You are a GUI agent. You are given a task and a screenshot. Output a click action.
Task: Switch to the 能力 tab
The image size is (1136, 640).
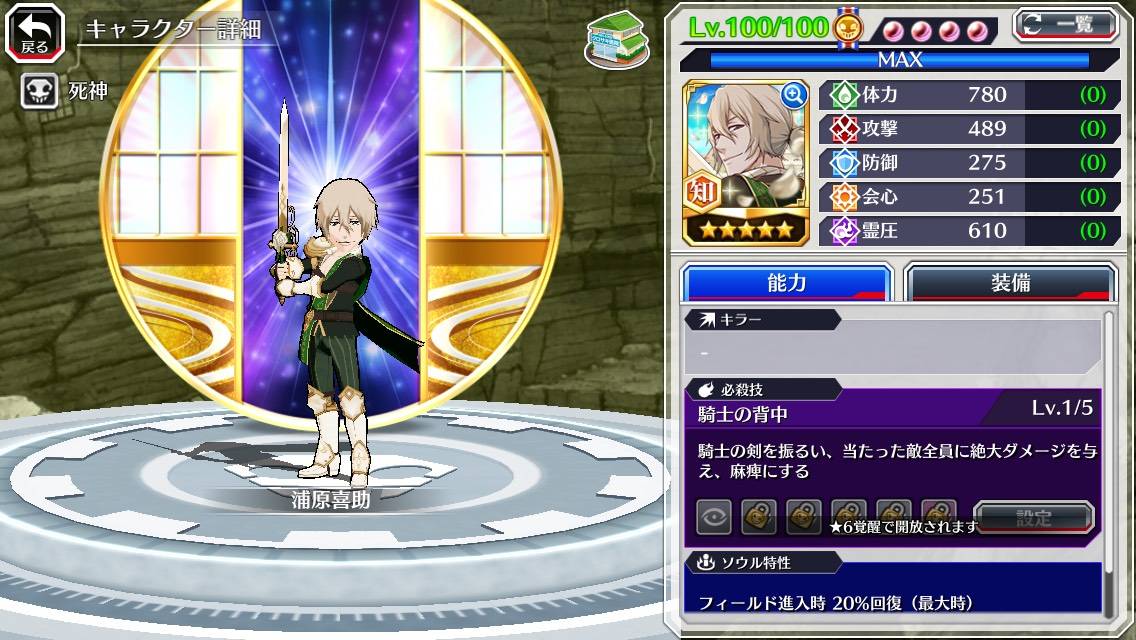point(786,283)
